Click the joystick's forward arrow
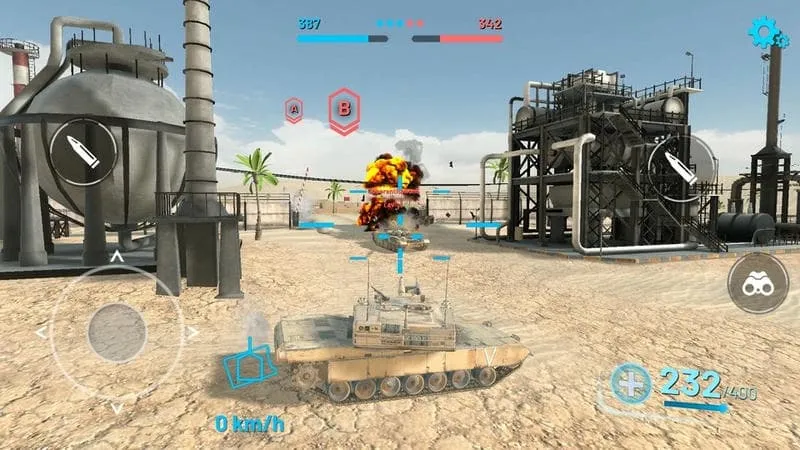The height and width of the screenshot is (450, 800). pyautogui.click(x=117, y=257)
